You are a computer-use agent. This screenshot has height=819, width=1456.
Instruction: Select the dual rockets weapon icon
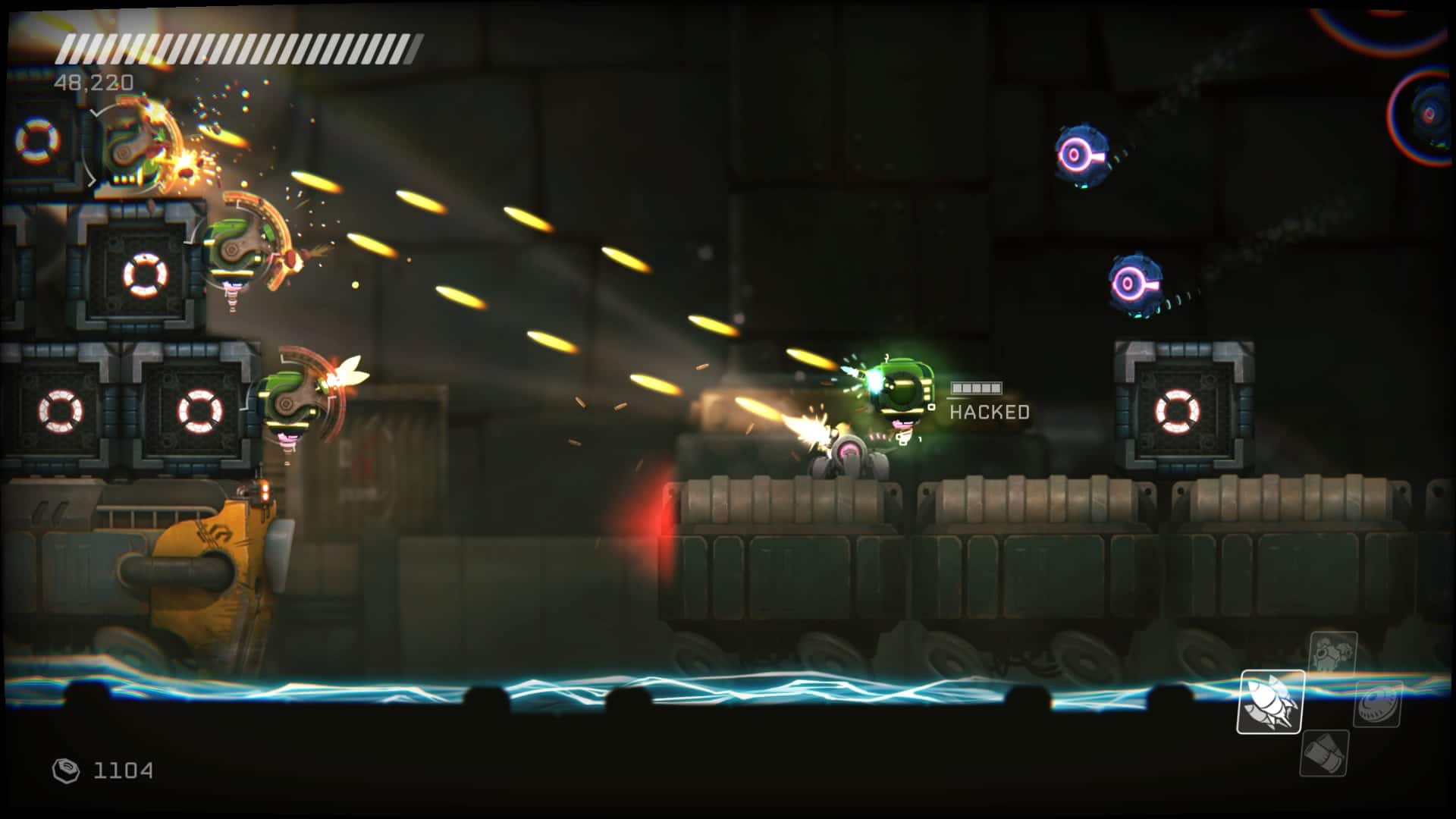point(1272,701)
